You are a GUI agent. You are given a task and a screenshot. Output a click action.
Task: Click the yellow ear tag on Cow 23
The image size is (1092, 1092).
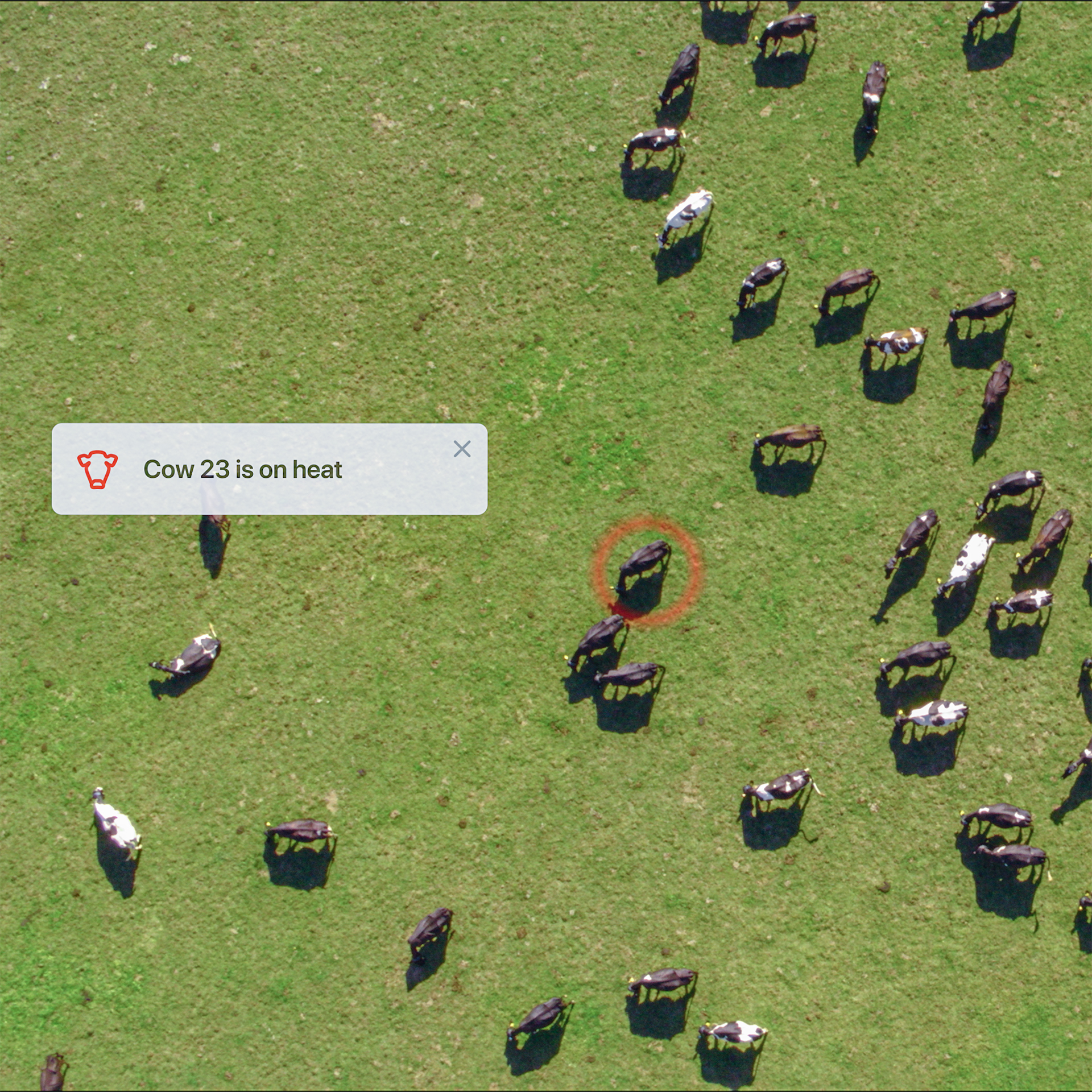613,588
